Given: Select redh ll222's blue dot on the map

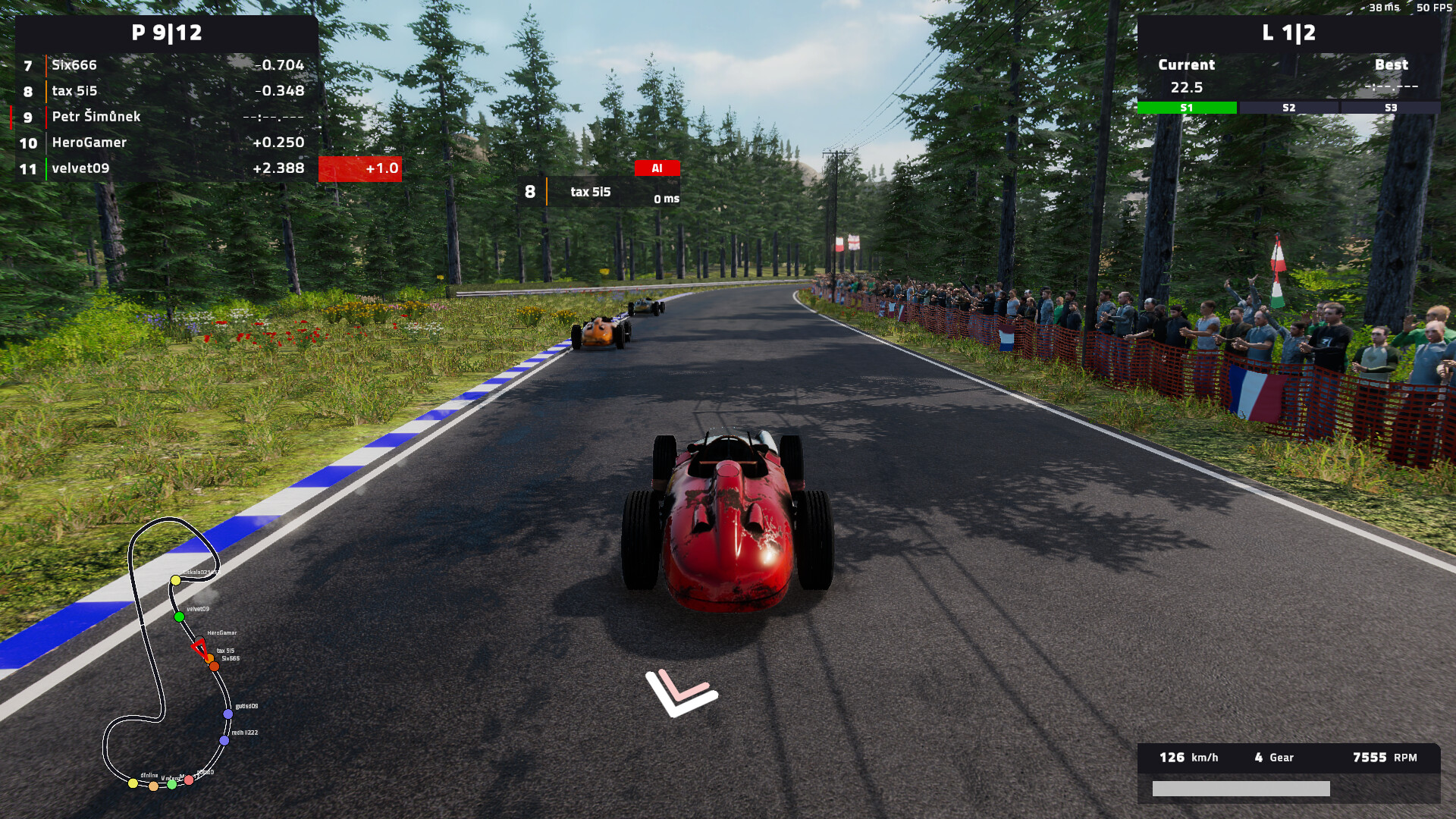Looking at the screenshot, I should click(x=224, y=739).
